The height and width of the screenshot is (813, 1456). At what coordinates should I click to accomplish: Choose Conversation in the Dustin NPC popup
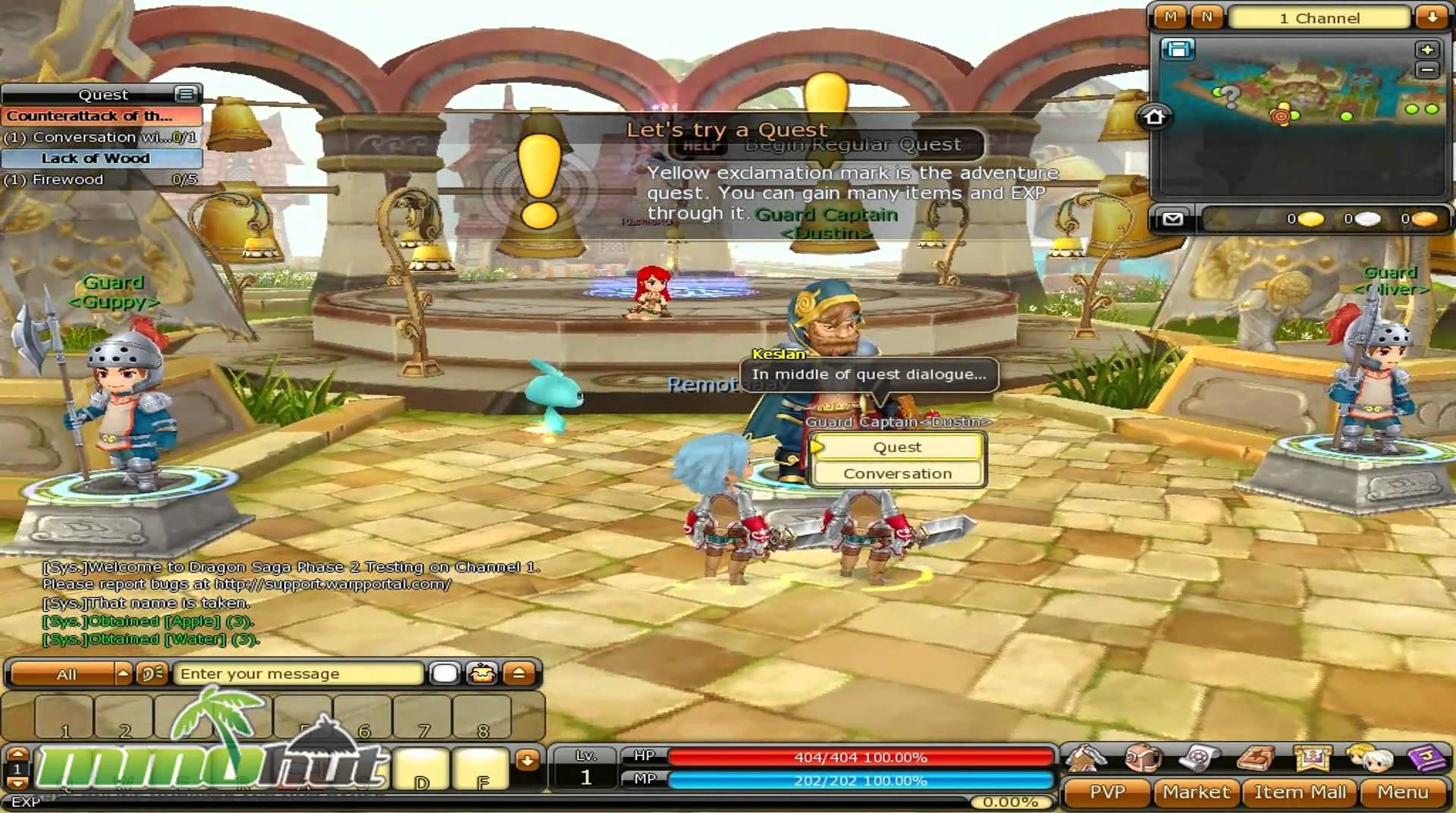tap(896, 472)
